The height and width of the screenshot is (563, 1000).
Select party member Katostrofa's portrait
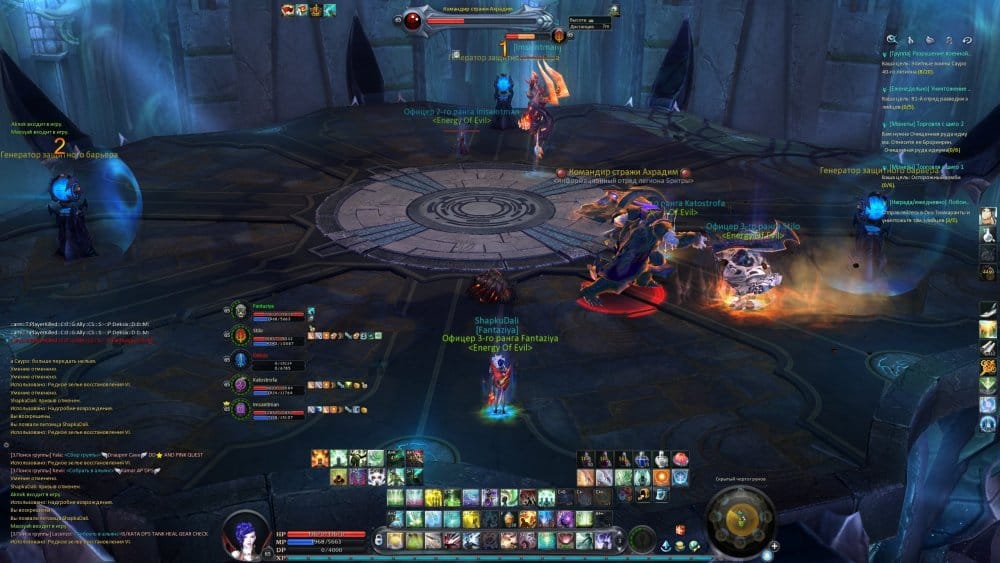click(x=240, y=385)
